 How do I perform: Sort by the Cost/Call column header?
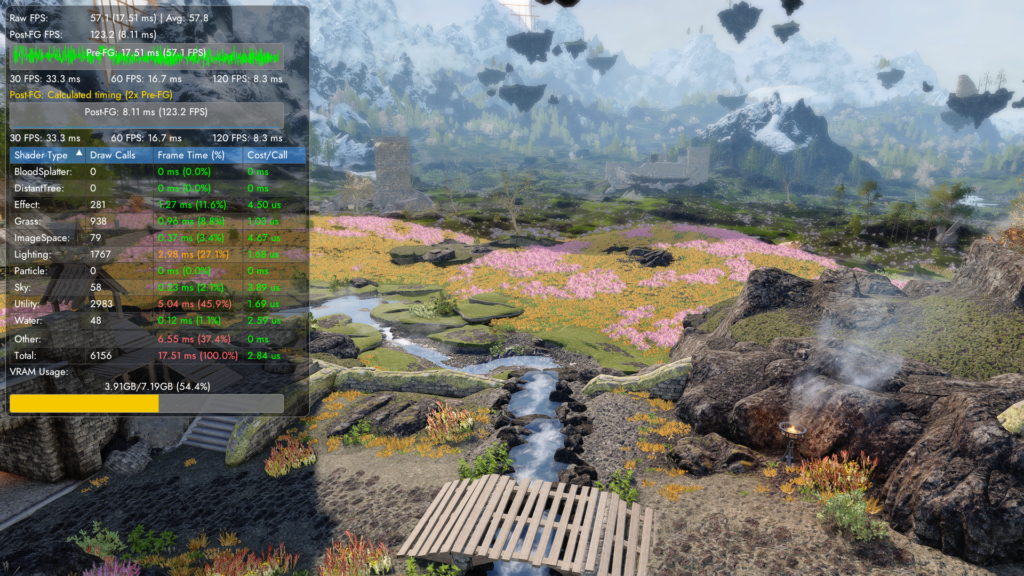(267, 155)
